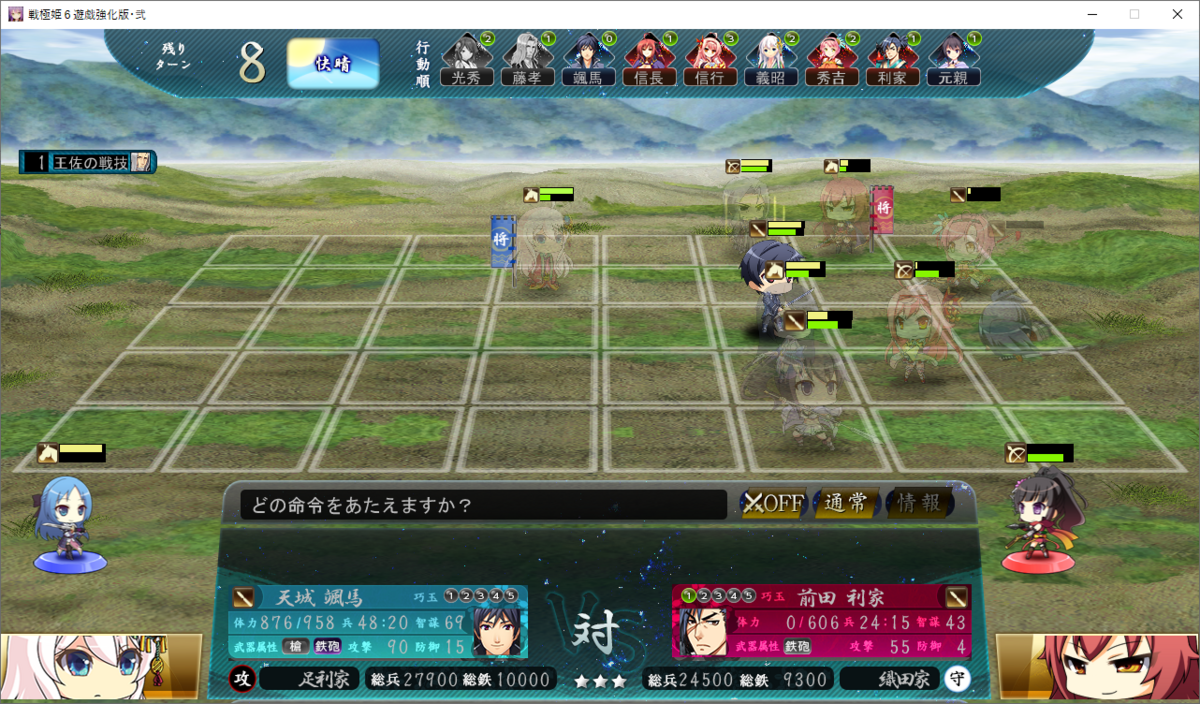1200x704 pixels.
Task: Close the game window
Action: [1176, 14]
